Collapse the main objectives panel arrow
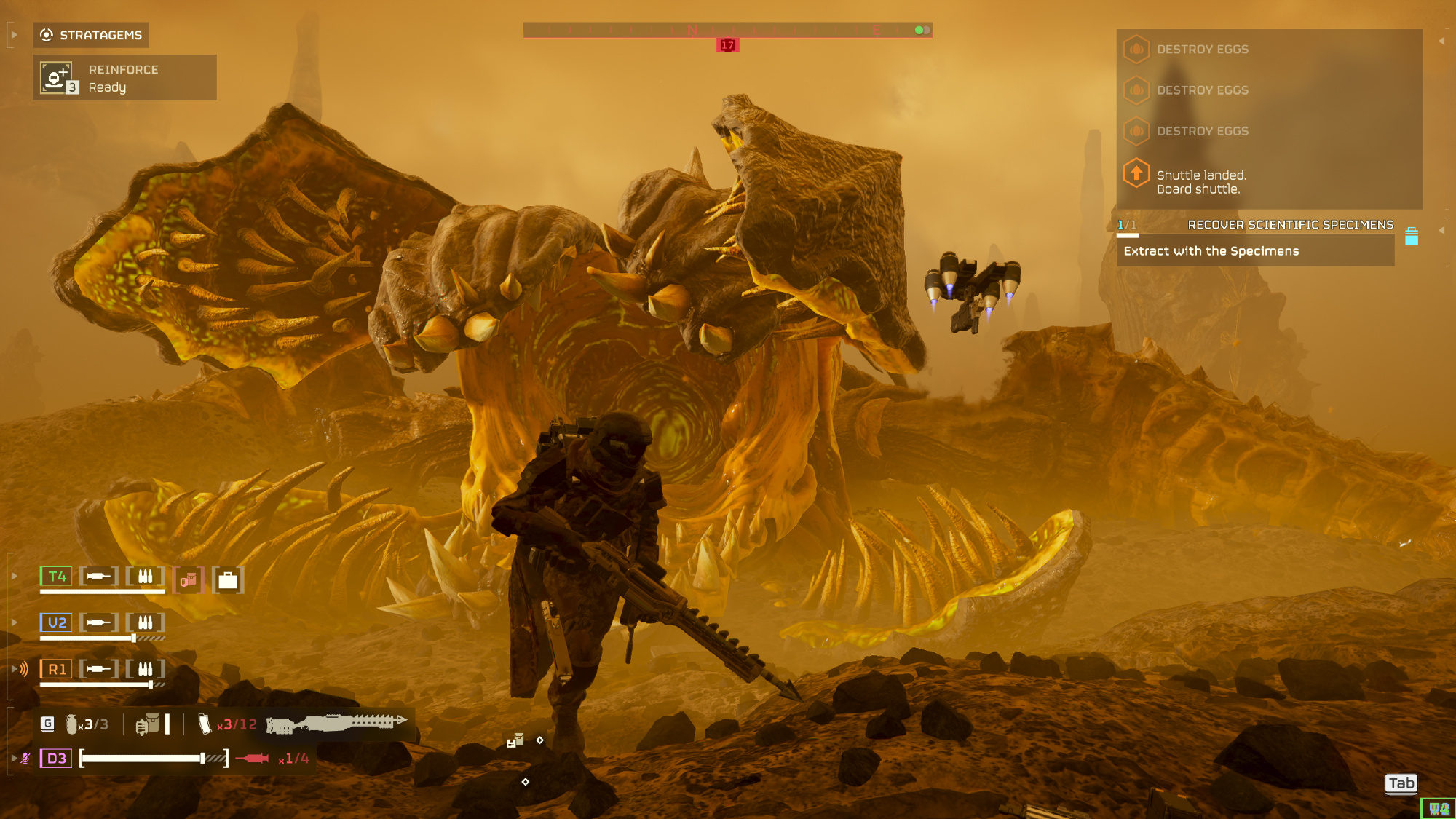 pos(1441,41)
